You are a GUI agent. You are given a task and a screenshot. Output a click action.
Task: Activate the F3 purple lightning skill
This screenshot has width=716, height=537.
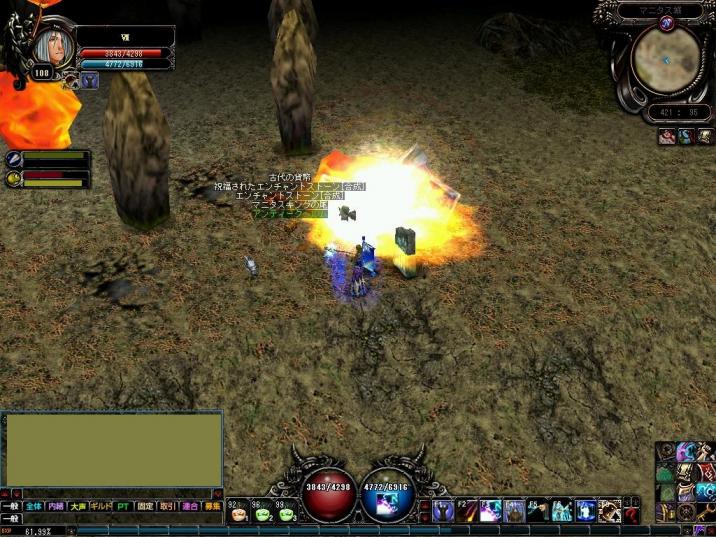[x=490, y=511]
